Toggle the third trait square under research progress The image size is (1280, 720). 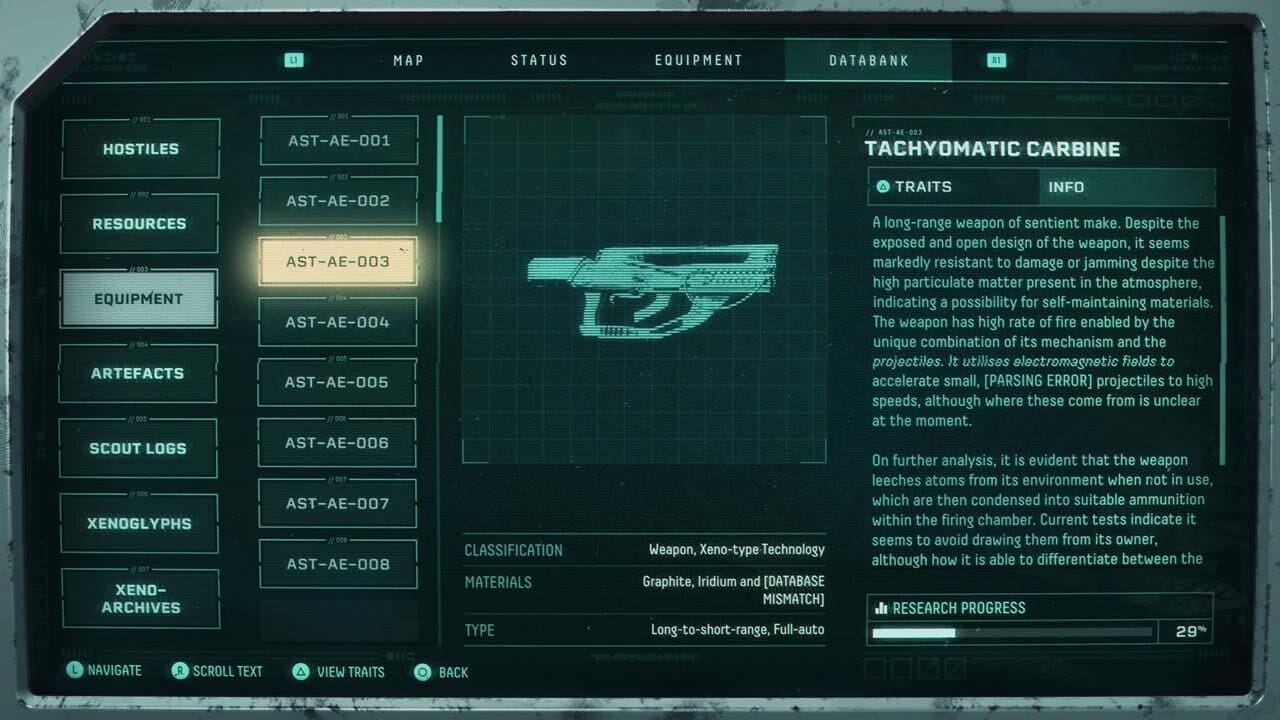[927, 667]
